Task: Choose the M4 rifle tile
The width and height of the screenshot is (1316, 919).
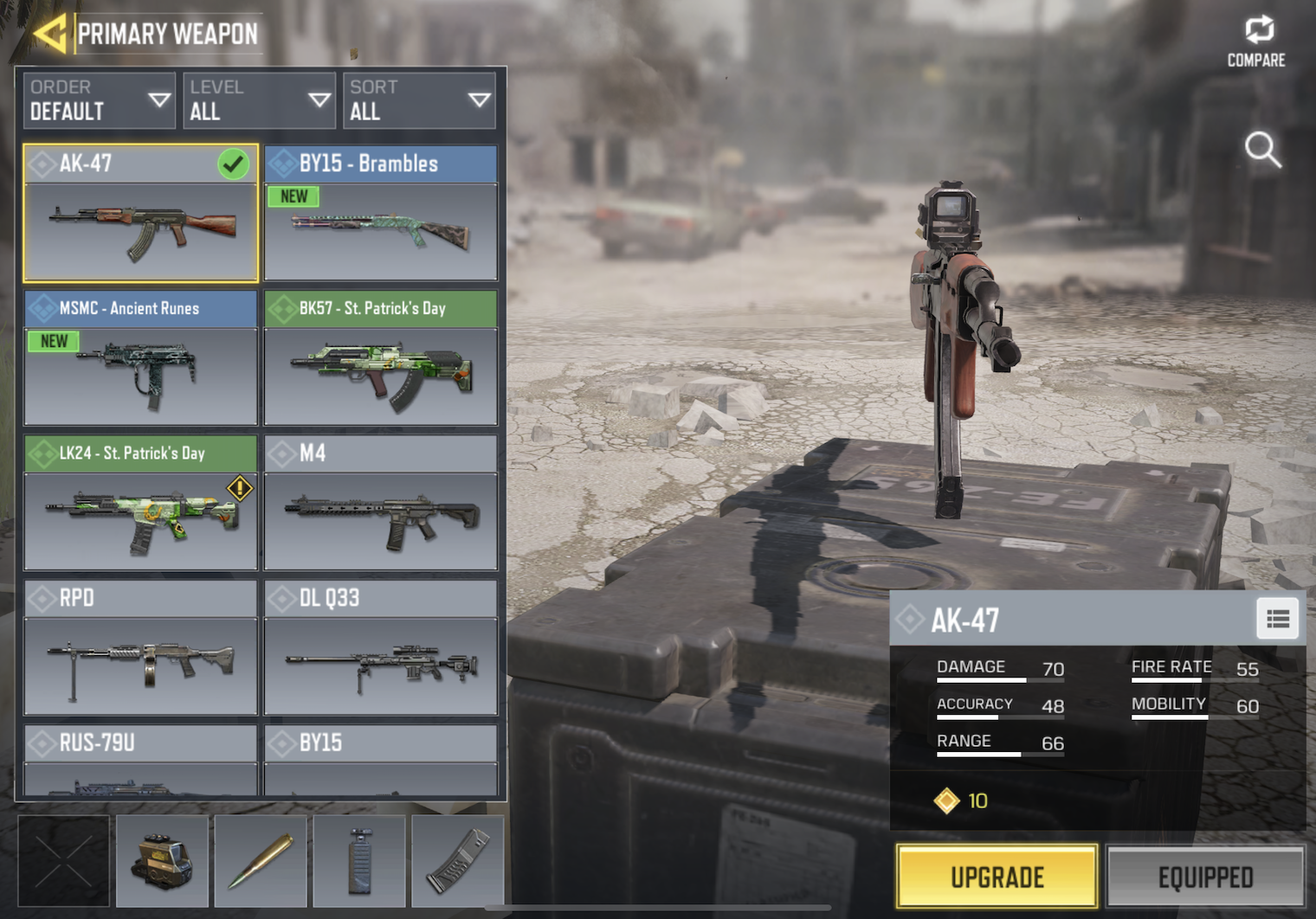Action: 381,503
